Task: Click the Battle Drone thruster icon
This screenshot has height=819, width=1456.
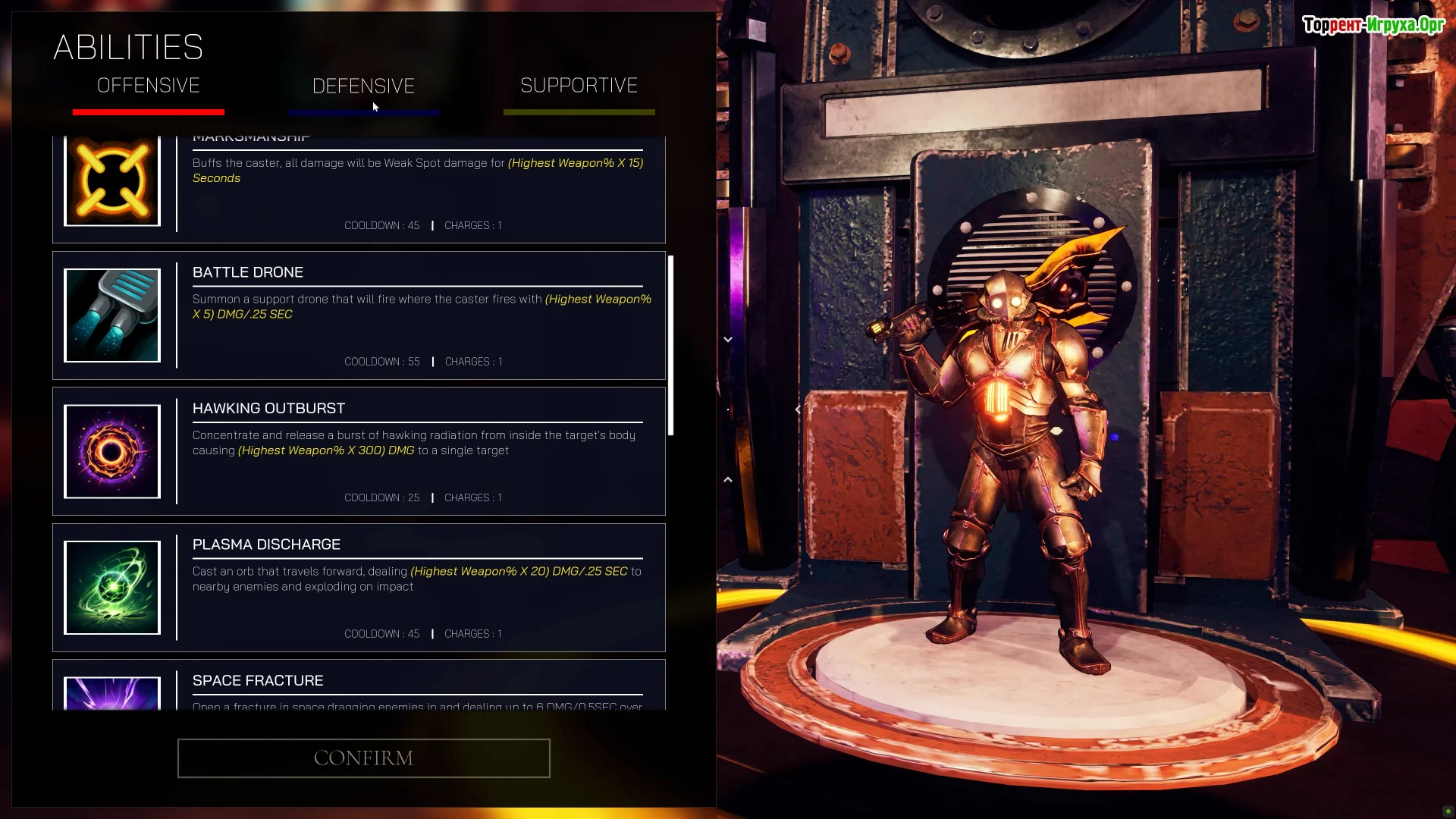Action: click(x=112, y=315)
